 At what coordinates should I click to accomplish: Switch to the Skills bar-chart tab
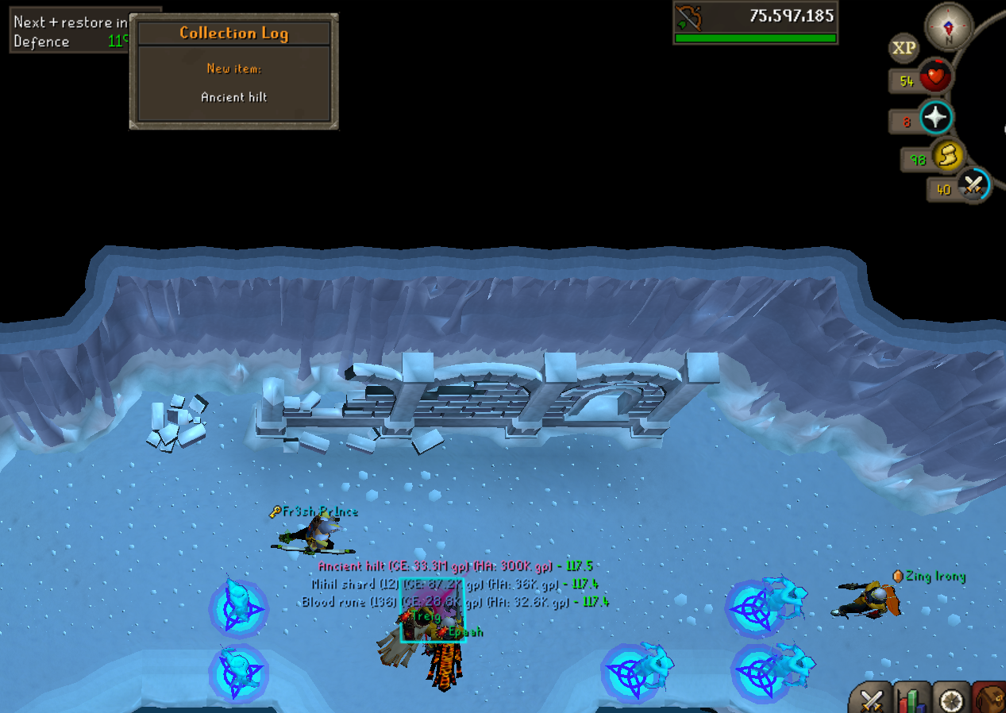pos(911,699)
